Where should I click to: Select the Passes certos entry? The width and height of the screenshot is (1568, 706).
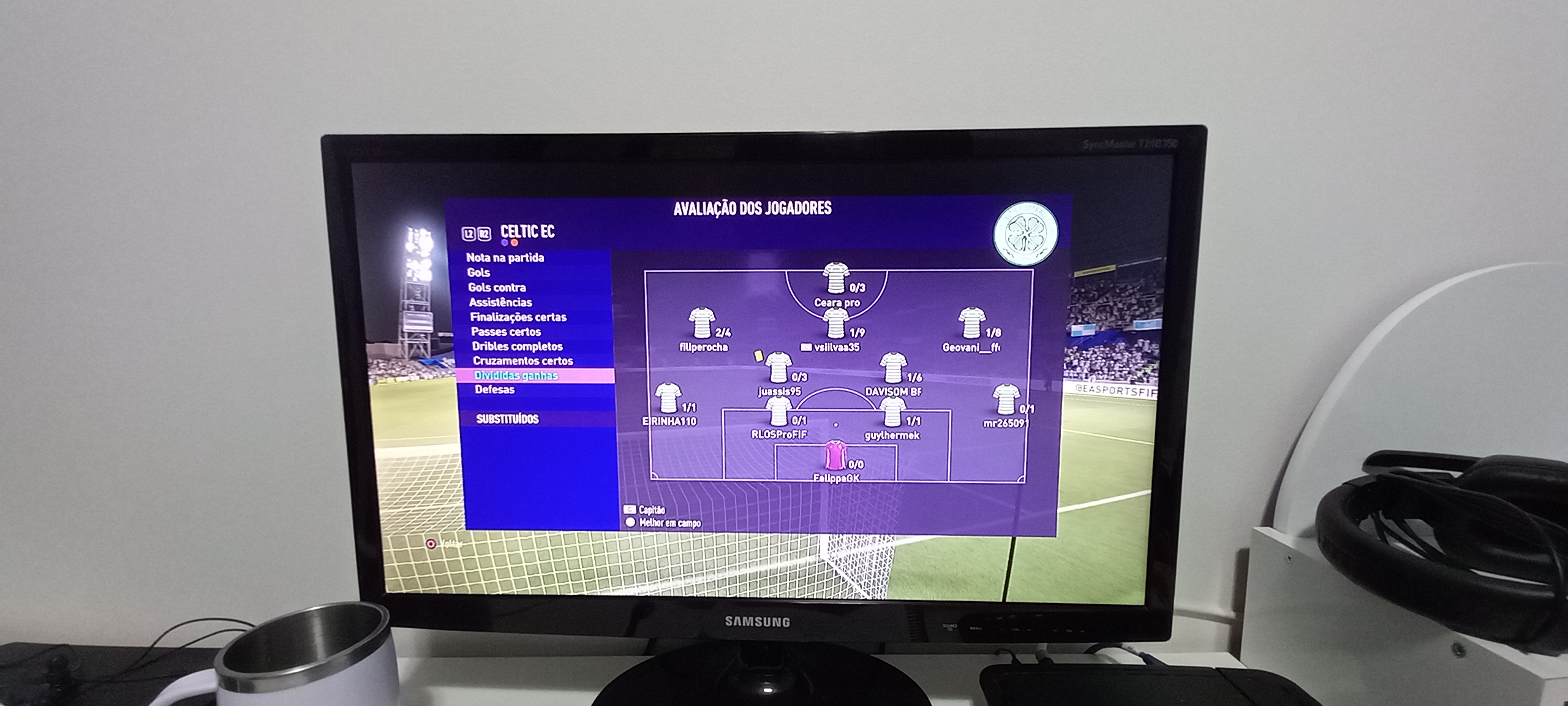506,332
